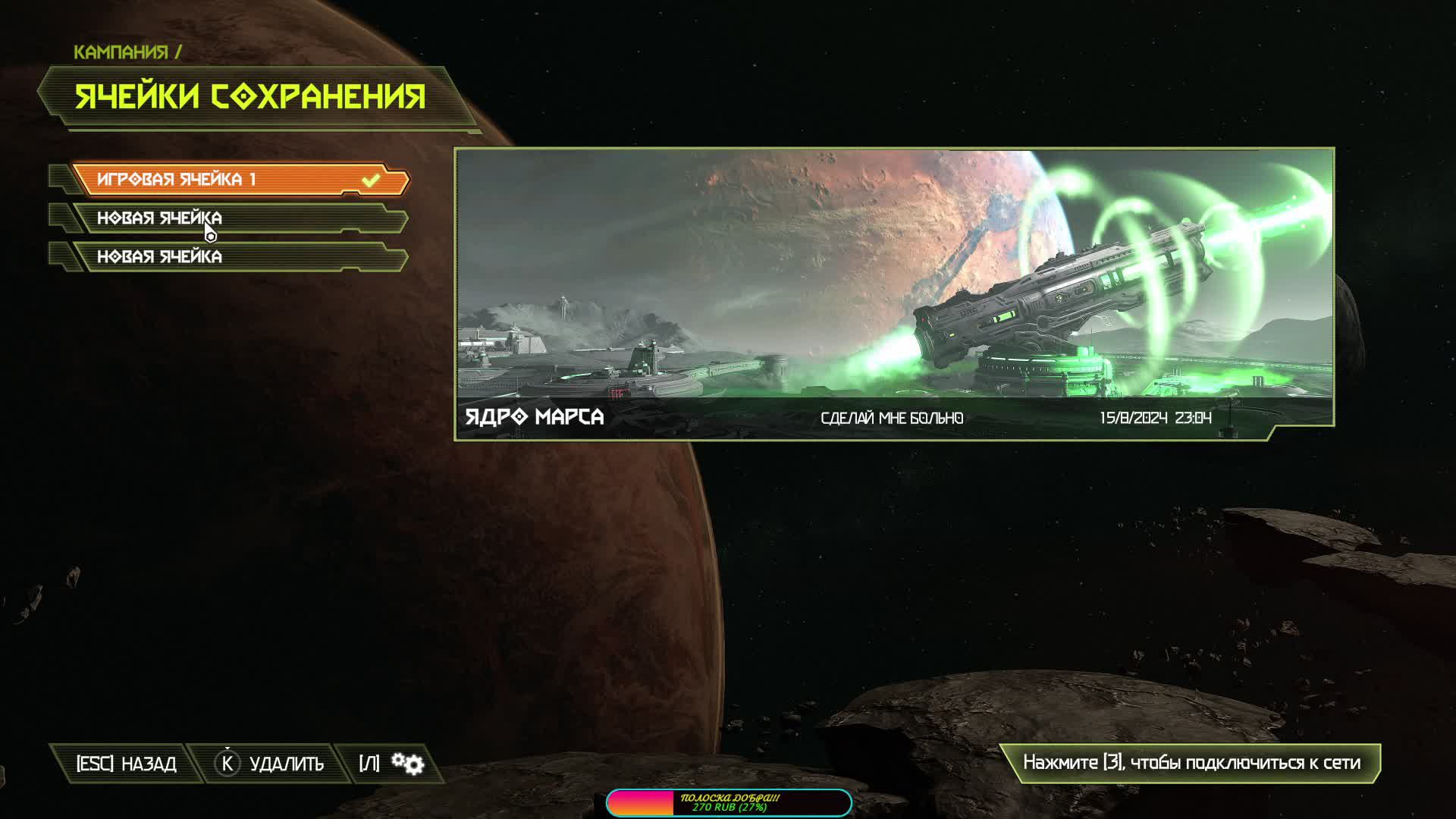Choose Удалить to delete the save slot
The width and height of the screenshot is (1456, 819).
(x=270, y=764)
